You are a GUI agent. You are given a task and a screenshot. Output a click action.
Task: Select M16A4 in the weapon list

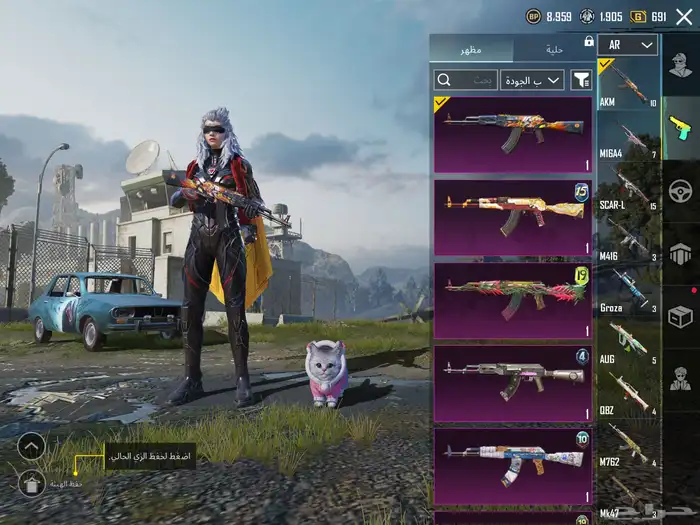[629, 140]
